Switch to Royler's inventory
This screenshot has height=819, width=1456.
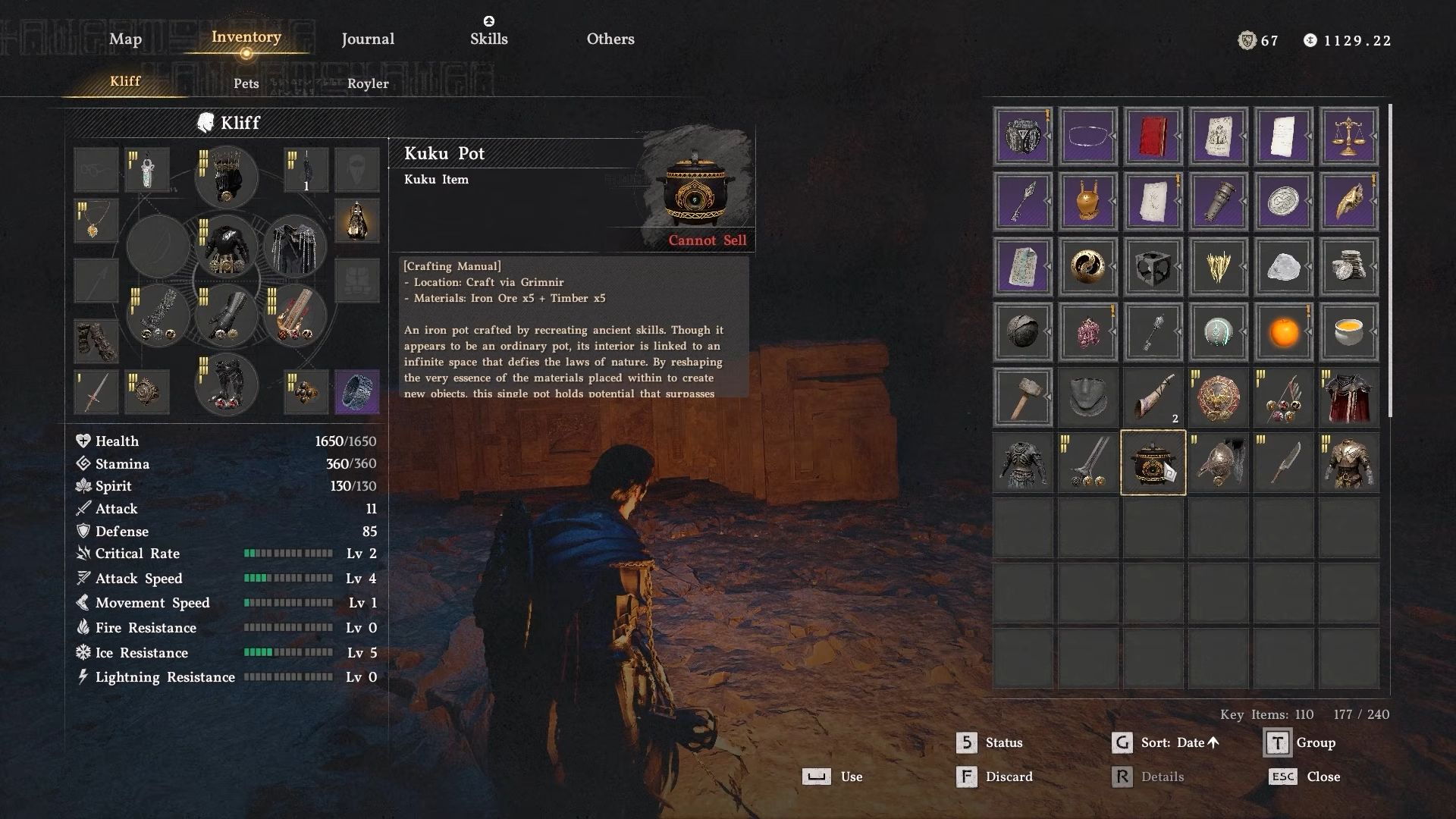click(x=368, y=83)
